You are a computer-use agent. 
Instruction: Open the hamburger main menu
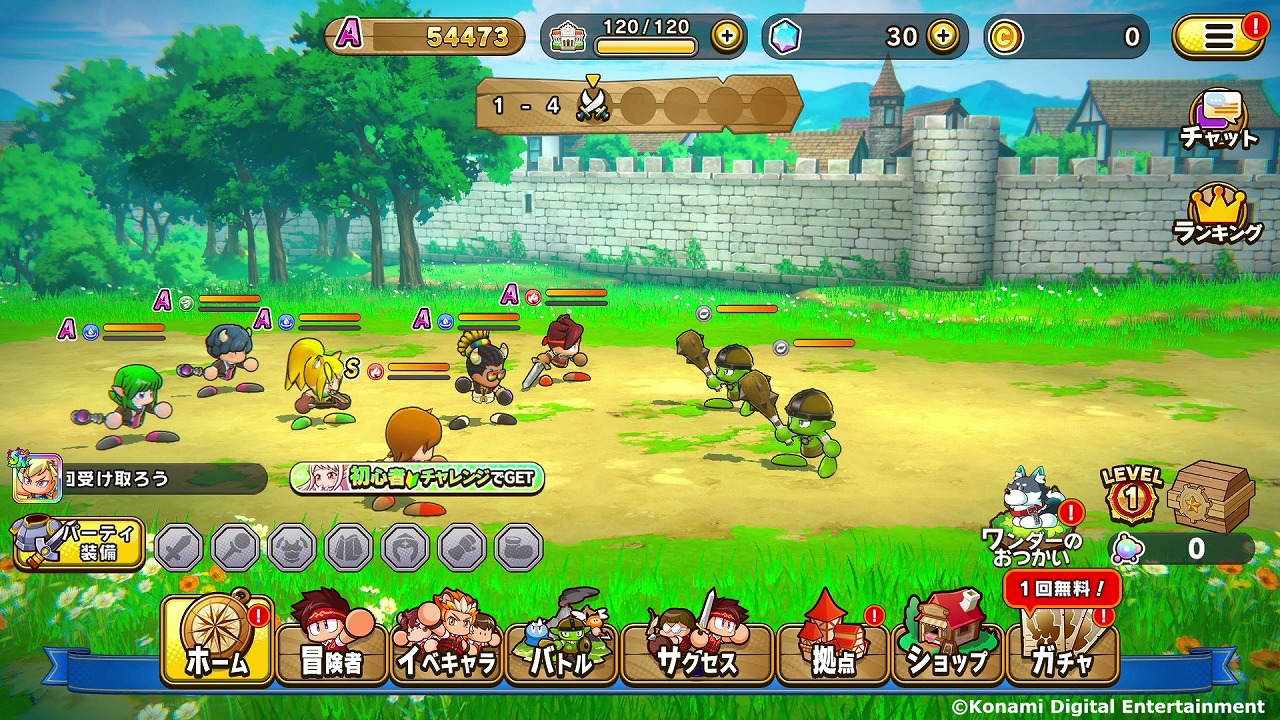point(1218,37)
